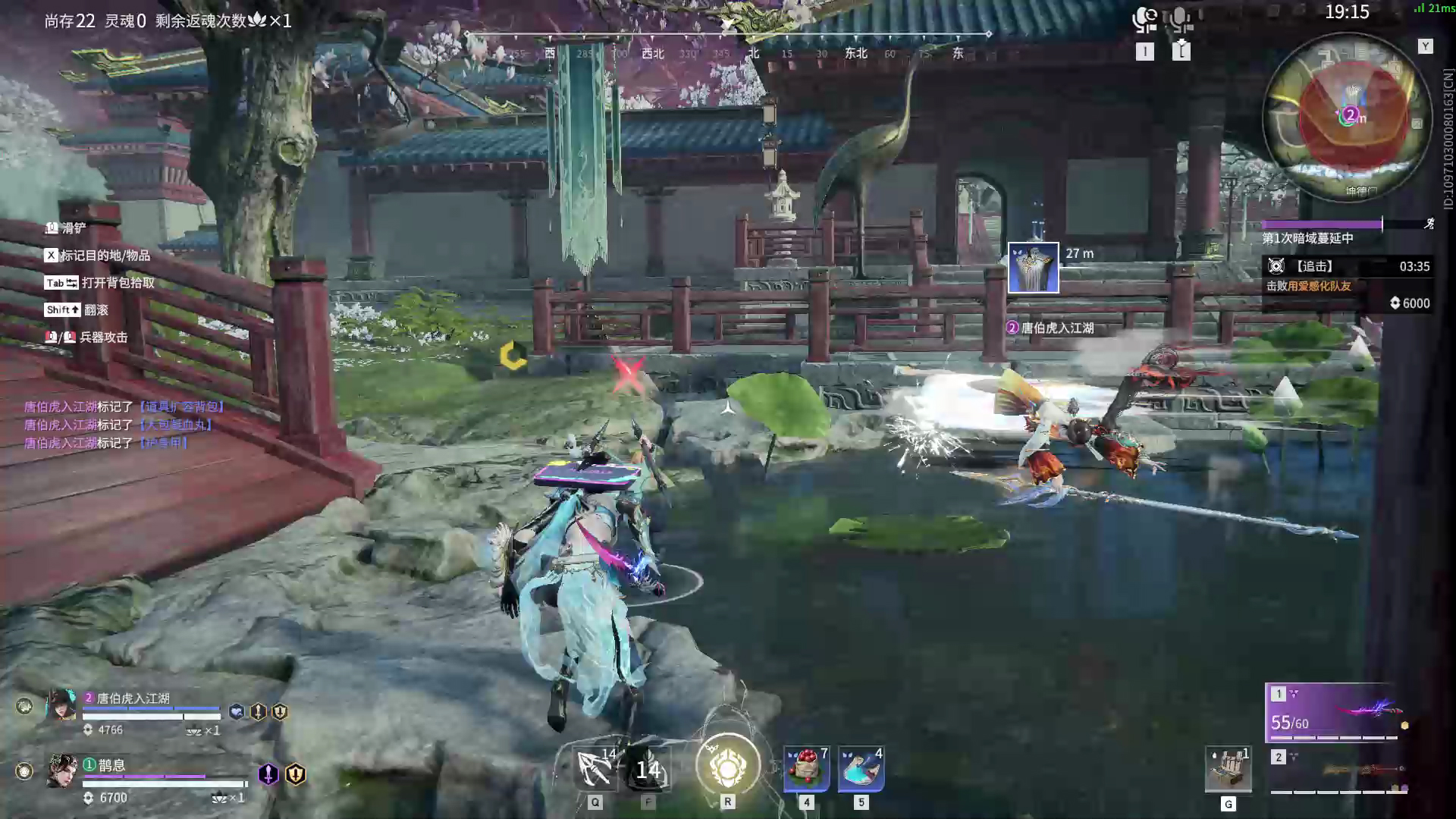1456x819 pixels.
Task: Open the L key marker prompt with arrow
Action: coord(1180,52)
